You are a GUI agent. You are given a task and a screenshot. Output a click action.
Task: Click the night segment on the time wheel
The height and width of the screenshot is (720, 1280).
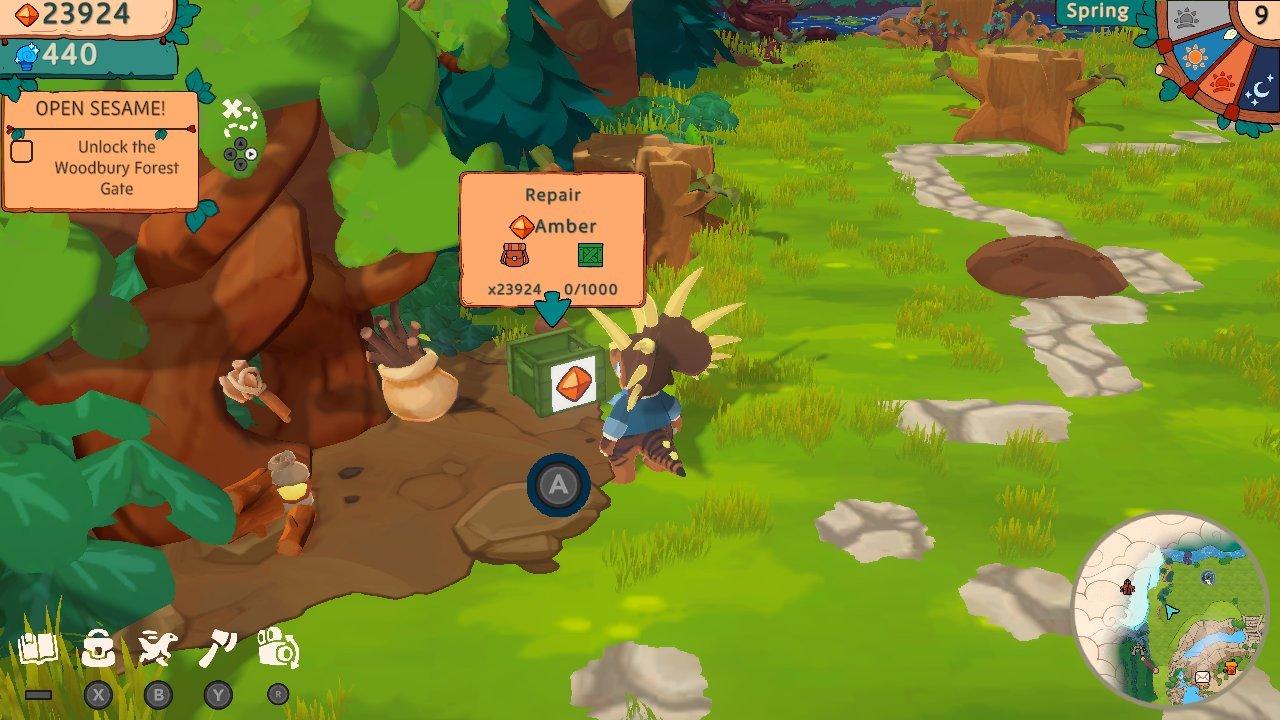pyautogui.click(x=1260, y=88)
